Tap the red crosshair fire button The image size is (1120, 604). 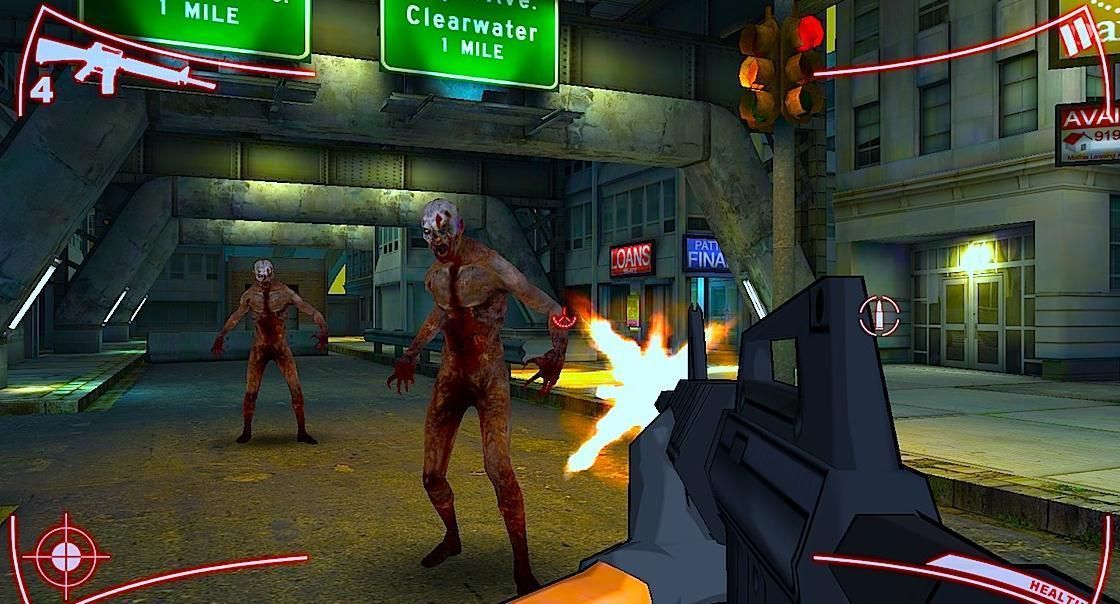click(x=67, y=554)
